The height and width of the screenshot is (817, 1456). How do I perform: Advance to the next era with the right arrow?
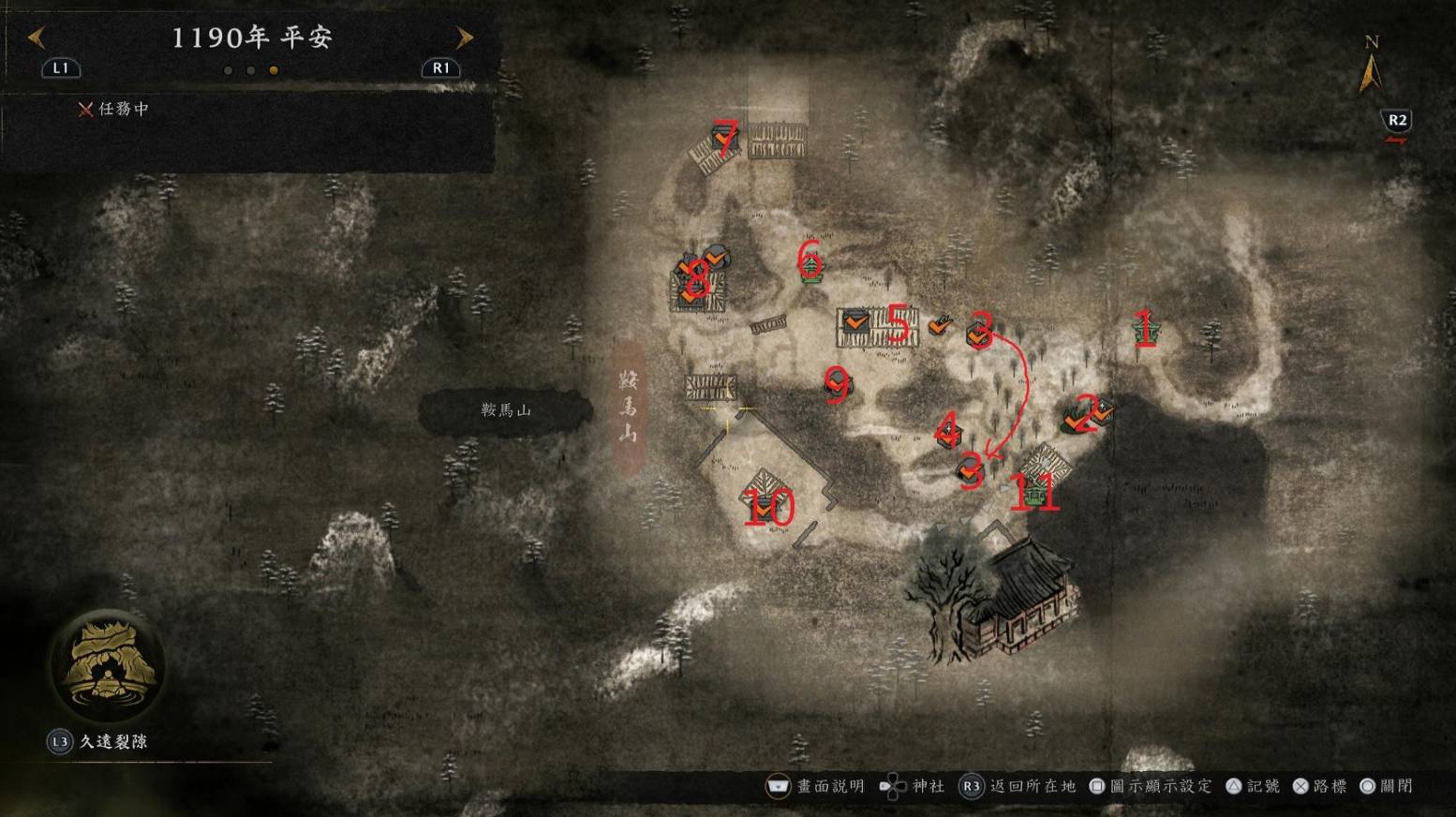(x=465, y=37)
